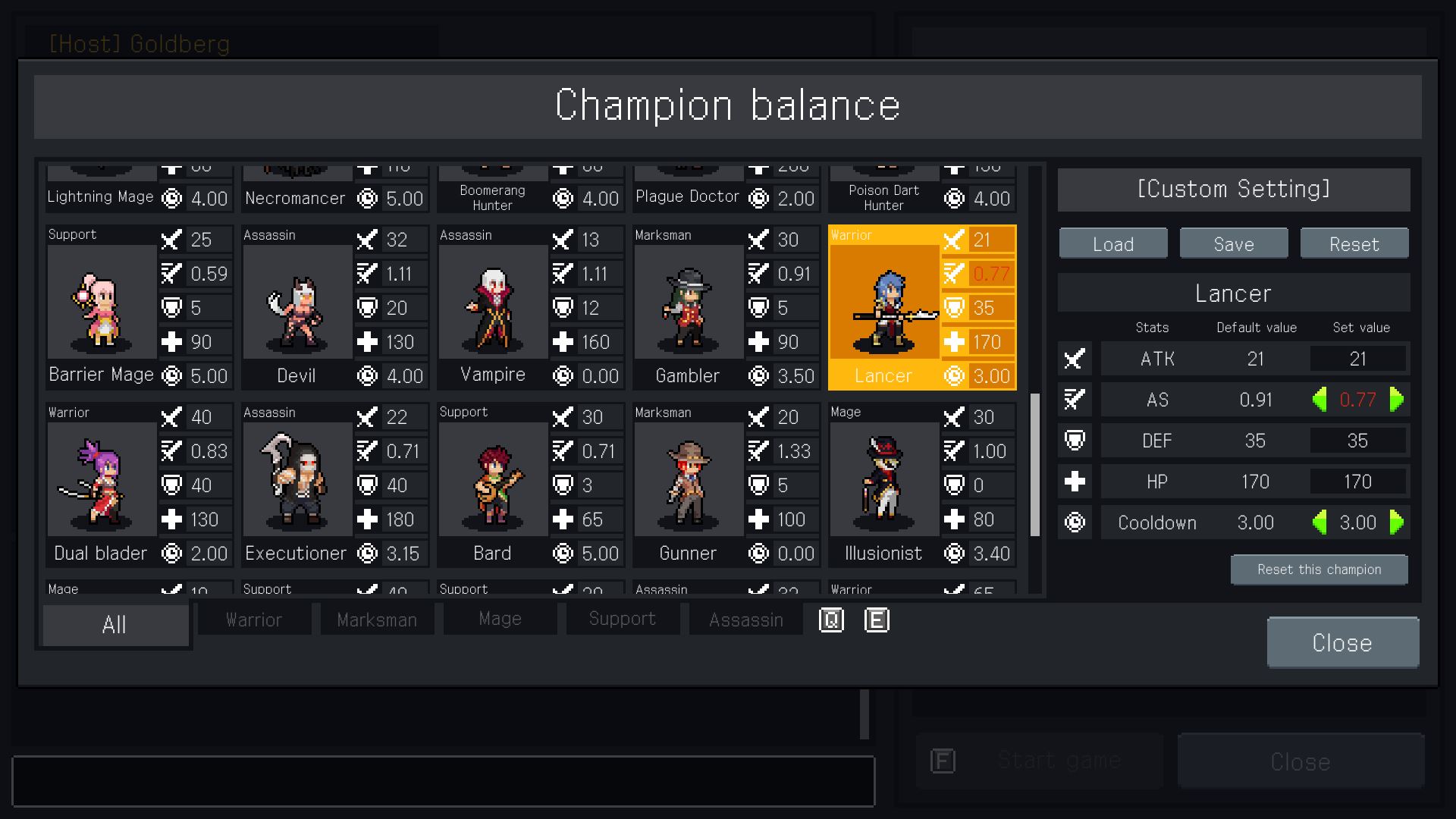
Task: Load a saved balance preset
Action: coord(1112,243)
